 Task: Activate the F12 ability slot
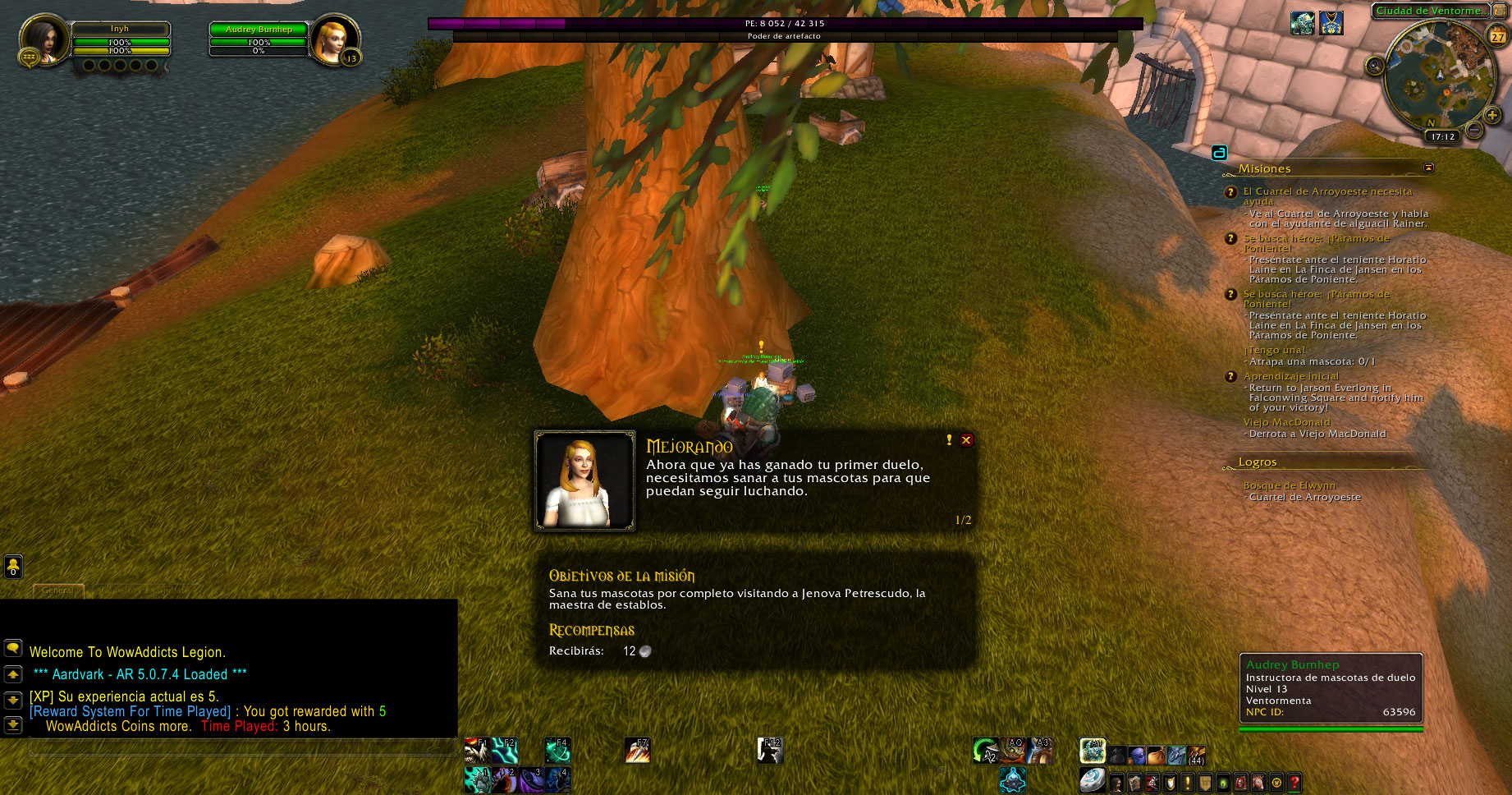[x=769, y=750]
